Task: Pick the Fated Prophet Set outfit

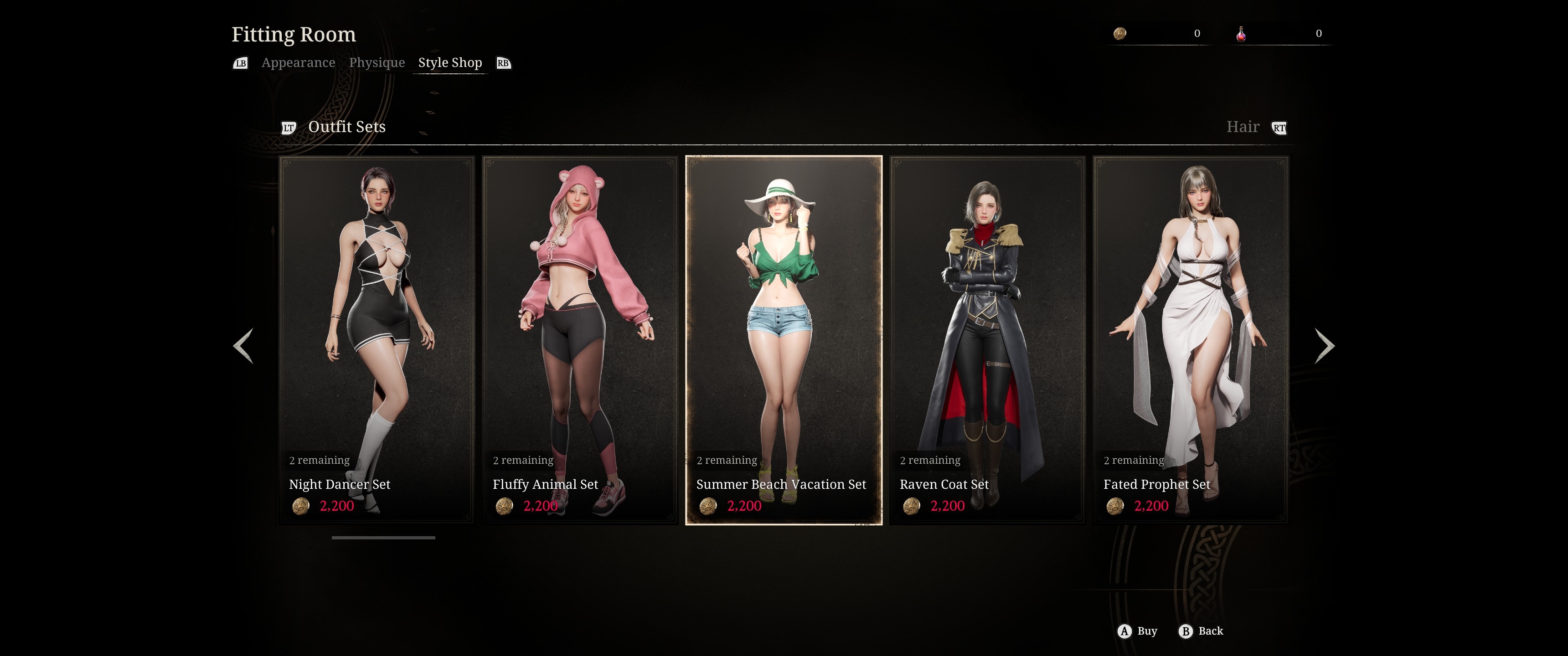Action: pos(1190,339)
